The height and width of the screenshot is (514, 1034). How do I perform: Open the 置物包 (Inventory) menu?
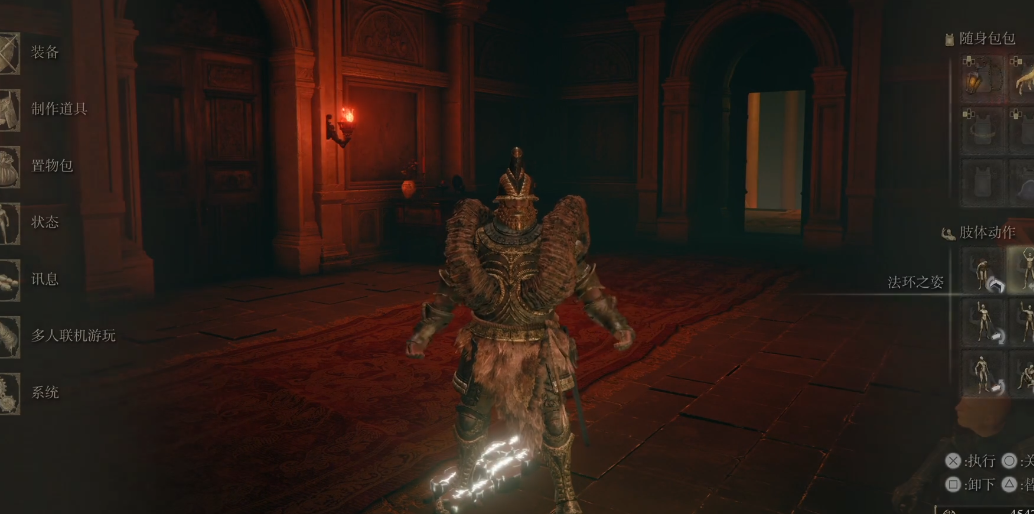point(51,165)
